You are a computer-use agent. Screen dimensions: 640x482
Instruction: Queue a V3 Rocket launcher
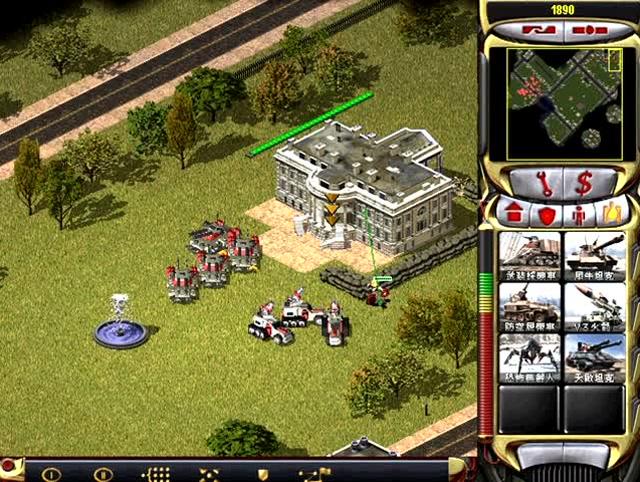594,306
